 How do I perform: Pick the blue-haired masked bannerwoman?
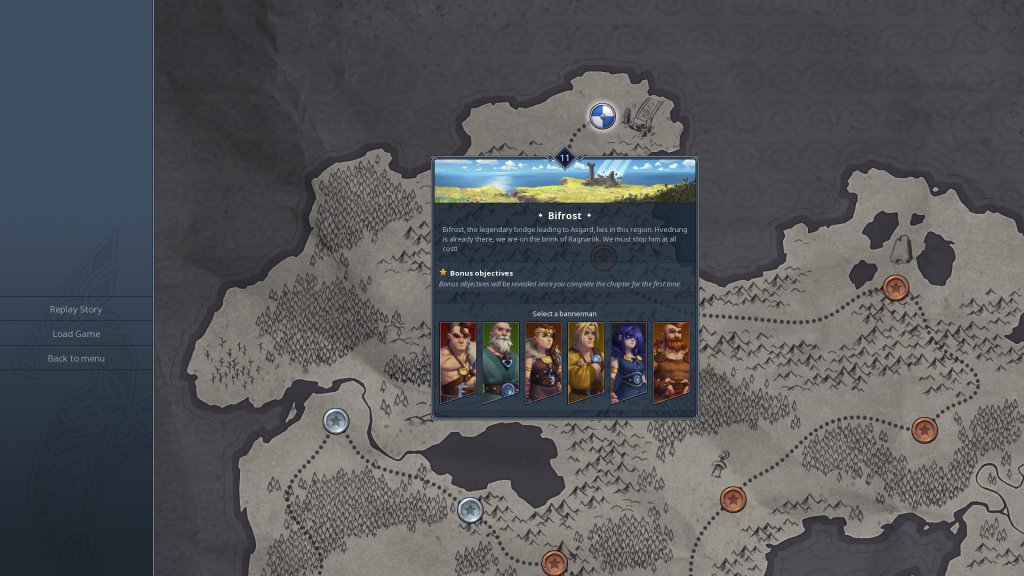(x=629, y=362)
